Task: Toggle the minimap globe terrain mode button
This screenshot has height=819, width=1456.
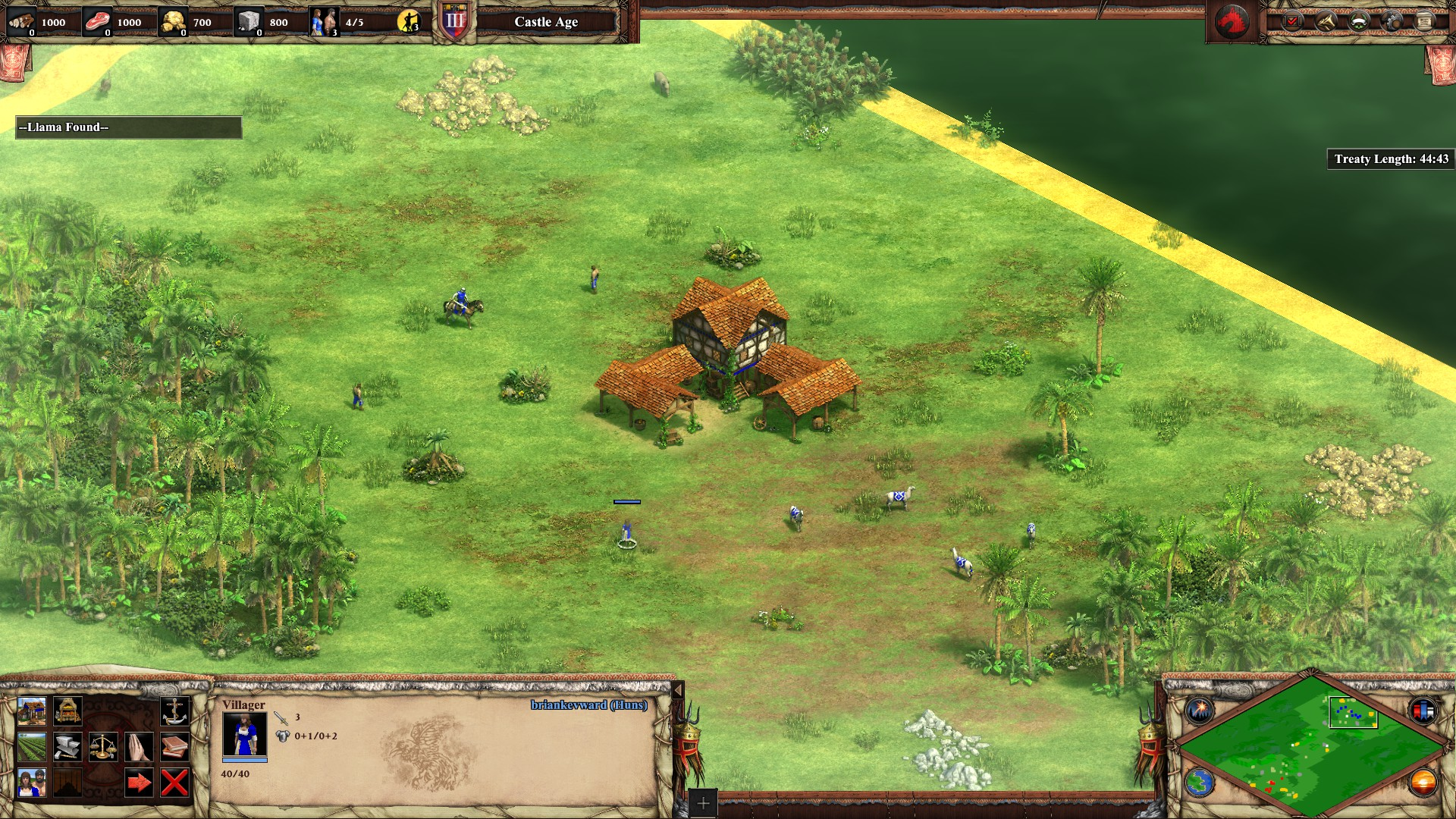Action: [x=1200, y=783]
